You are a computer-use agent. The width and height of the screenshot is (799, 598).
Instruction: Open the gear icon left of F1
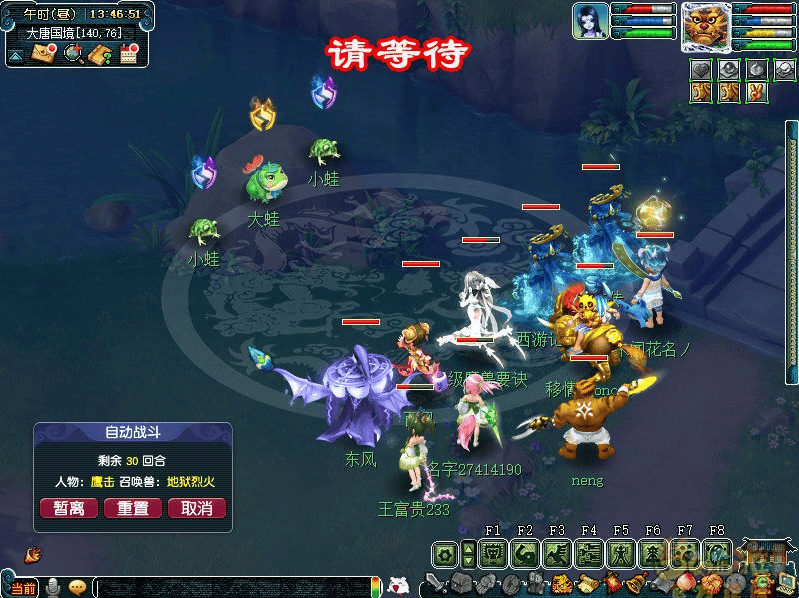pyautogui.click(x=446, y=554)
